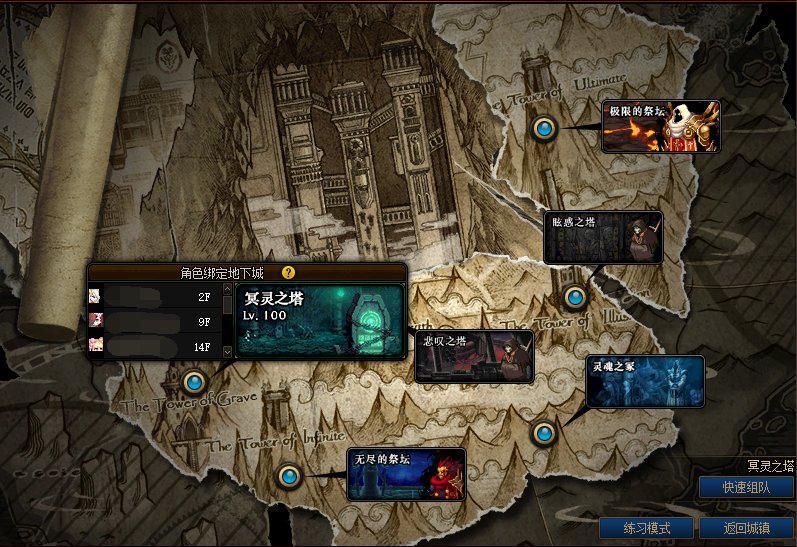Start 练习模式 practice mode

pyautogui.click(x=645, y=528)
